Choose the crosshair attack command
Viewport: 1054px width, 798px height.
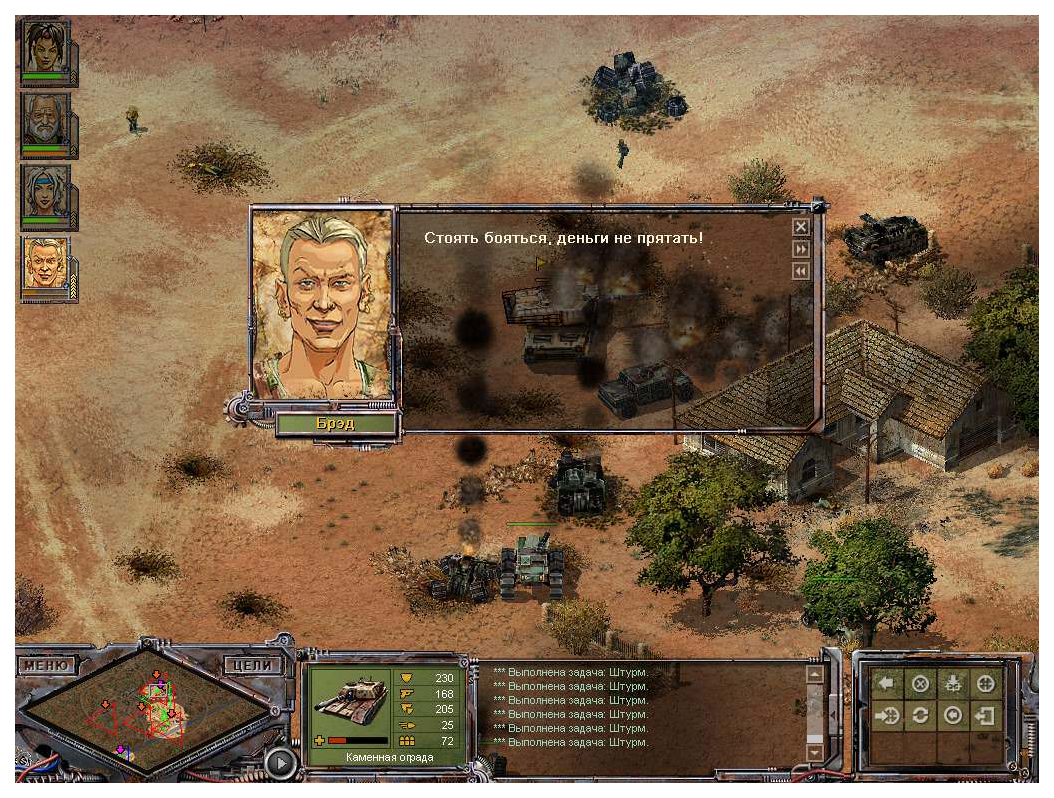[986, 684]
